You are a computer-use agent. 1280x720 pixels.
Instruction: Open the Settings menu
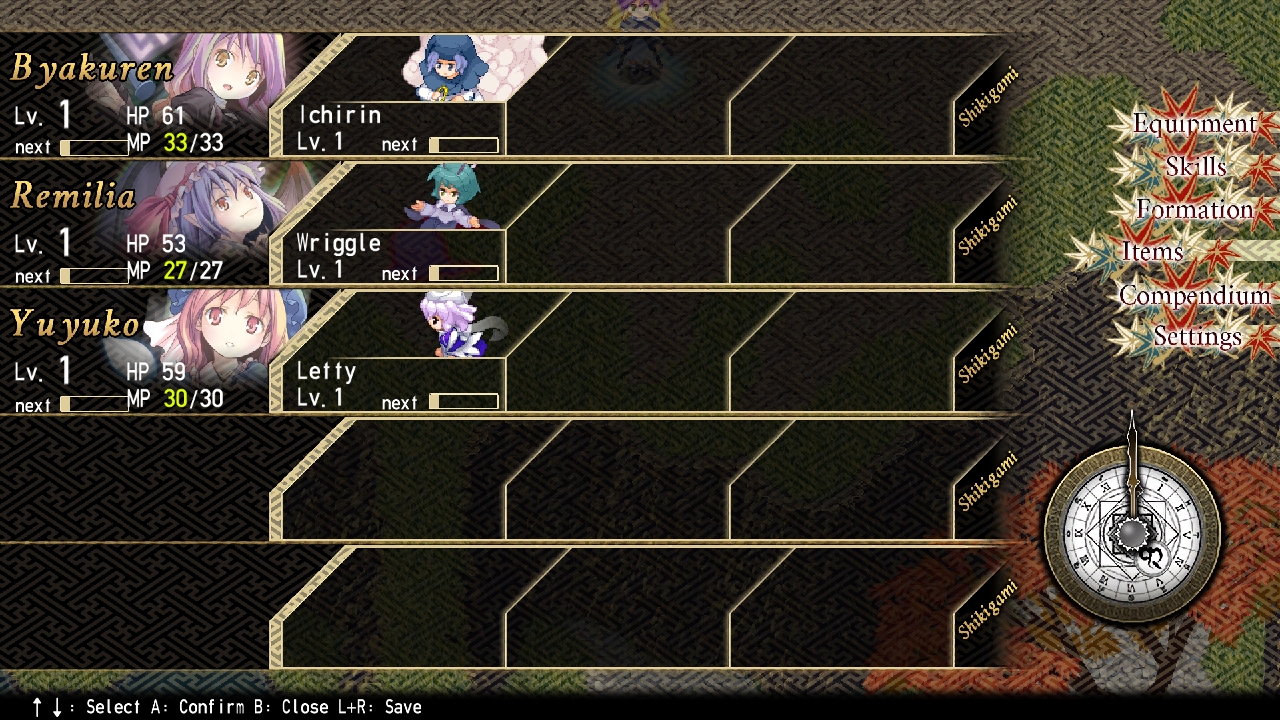pos(1197,337)
